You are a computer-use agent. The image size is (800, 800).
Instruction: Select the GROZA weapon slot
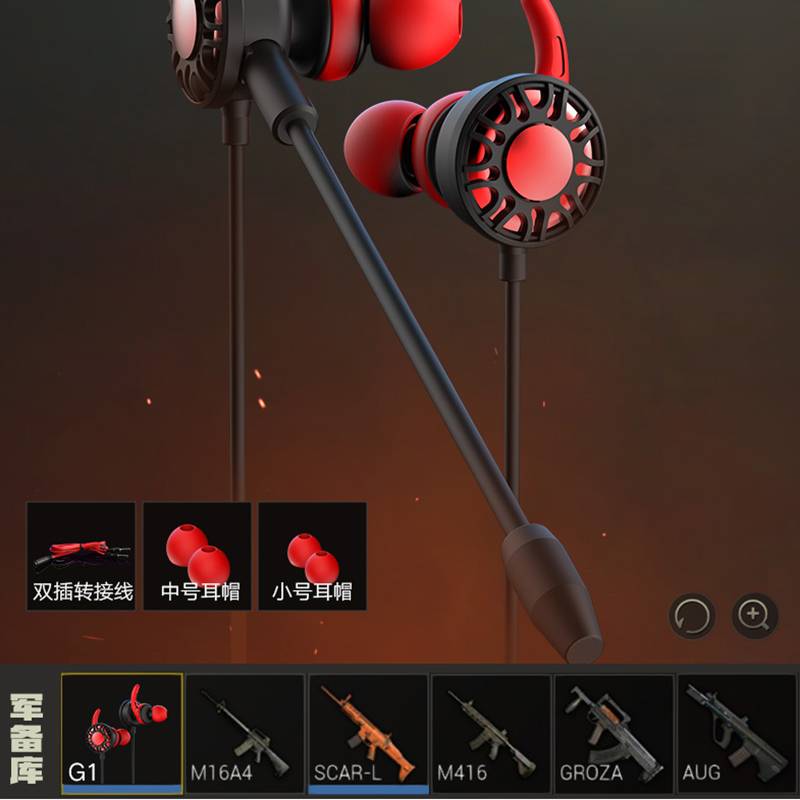click(x=614, y=733)
